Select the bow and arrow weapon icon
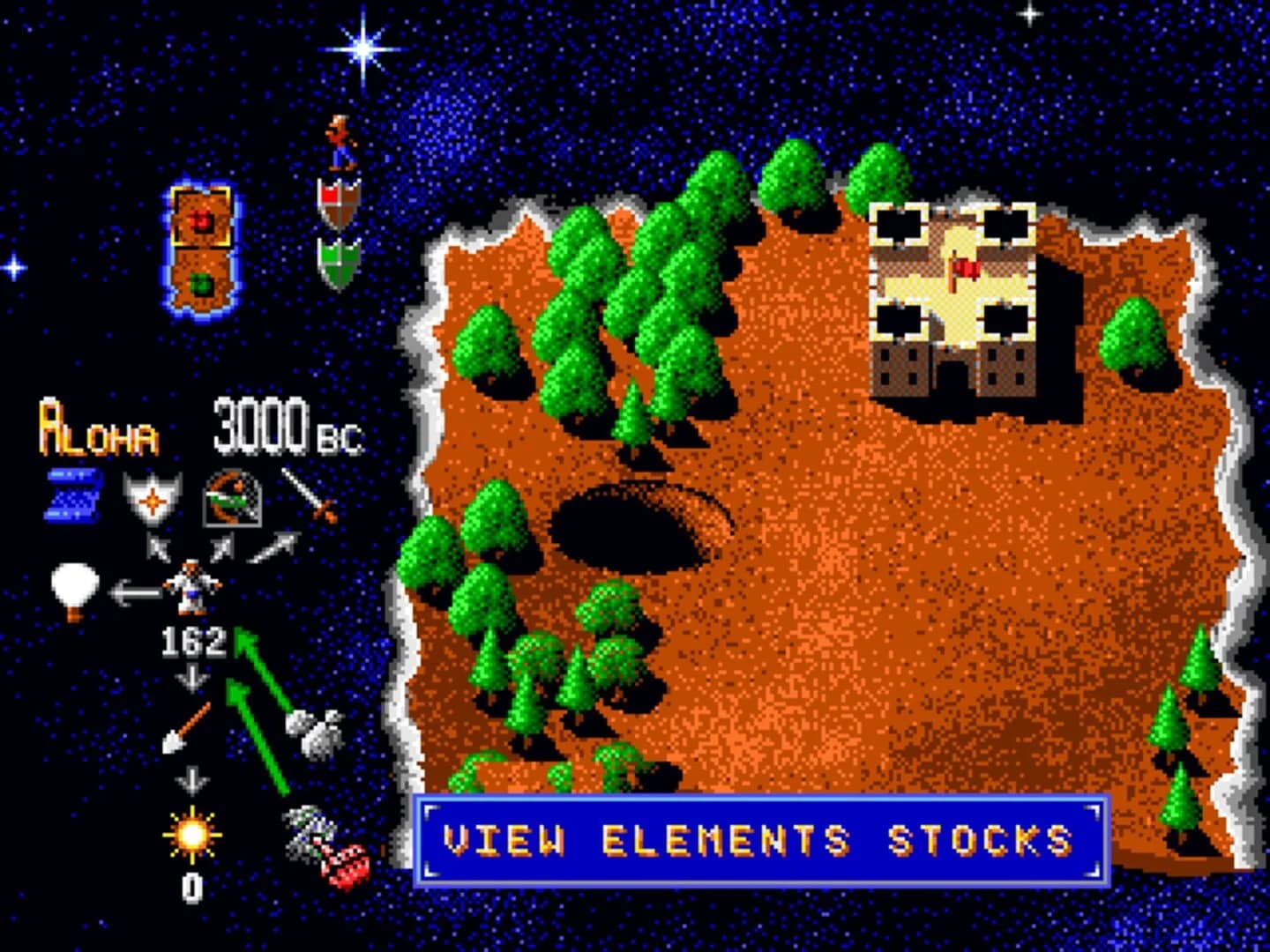Image resolution: width=1270 pixels, height=952 pixels. click(x=234, y=498)
